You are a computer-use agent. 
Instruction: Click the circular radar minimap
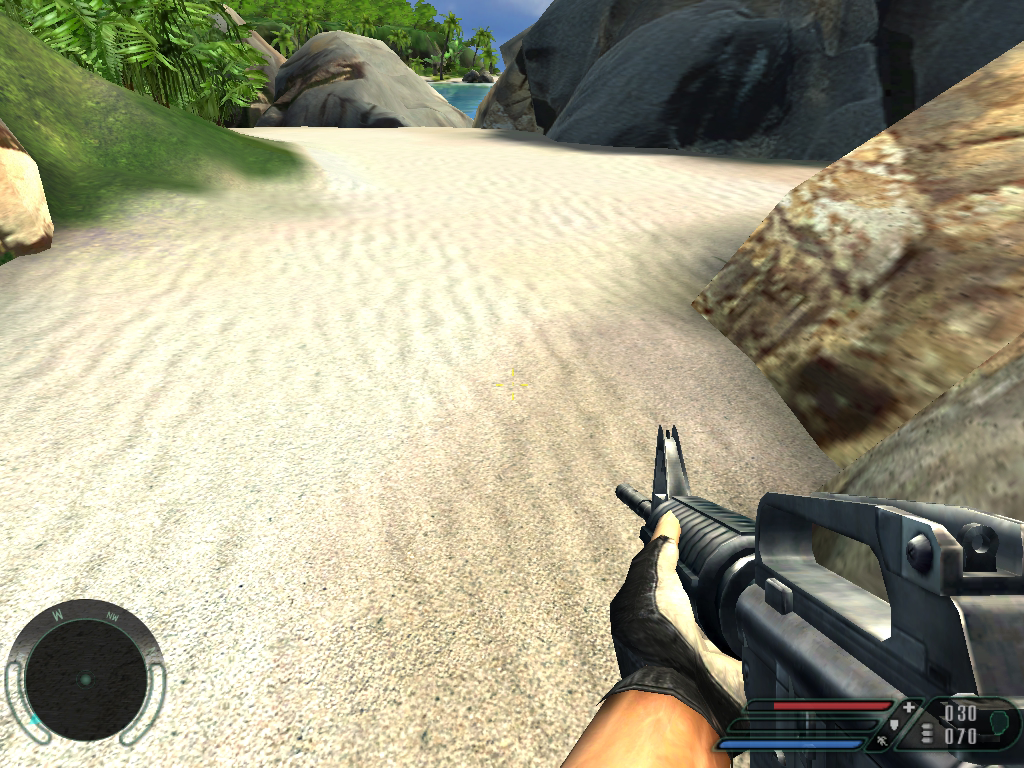pyautogui.click(x=85, y=679)
